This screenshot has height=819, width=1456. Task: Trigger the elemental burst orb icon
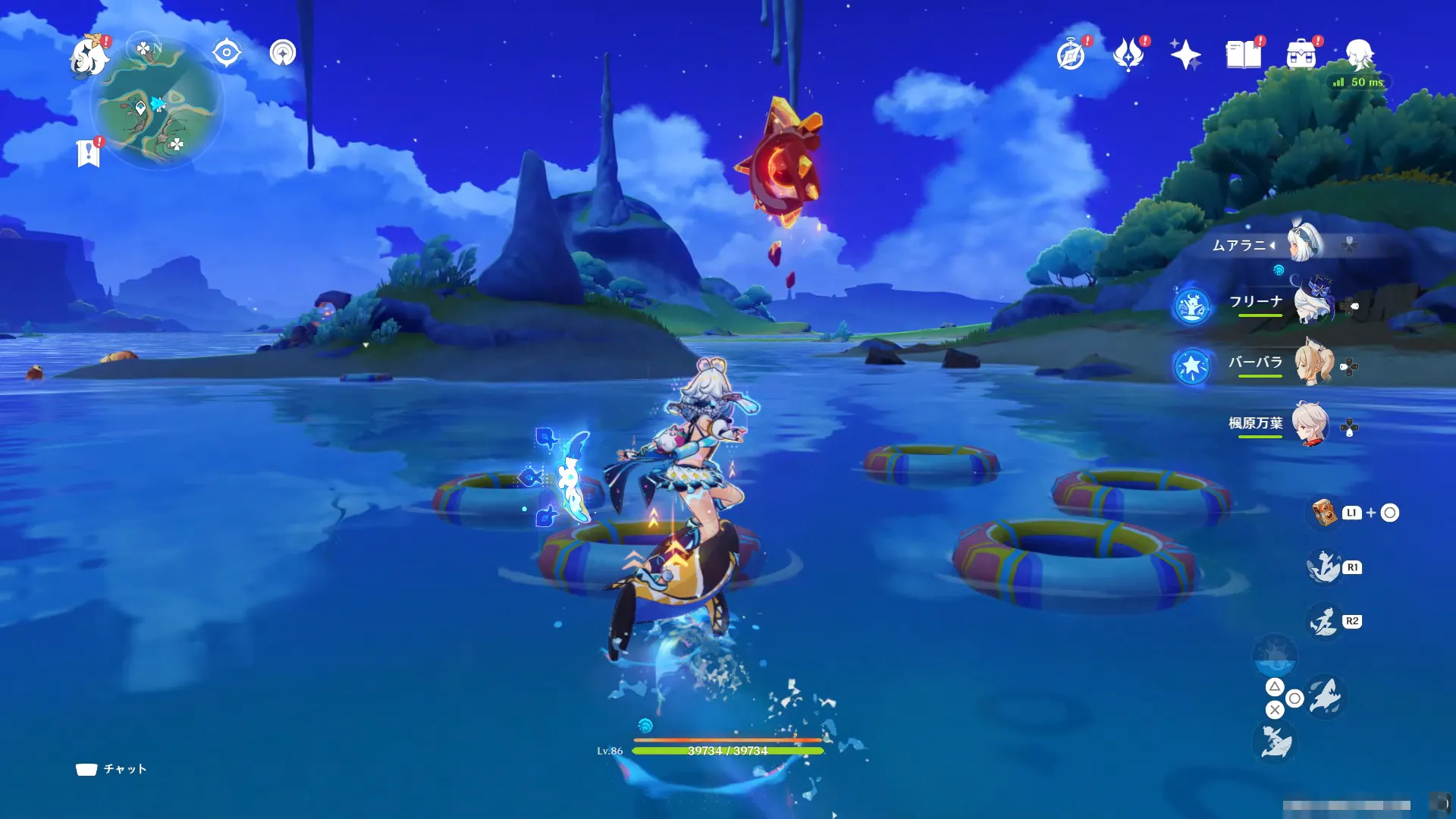tap(1275, 657)
